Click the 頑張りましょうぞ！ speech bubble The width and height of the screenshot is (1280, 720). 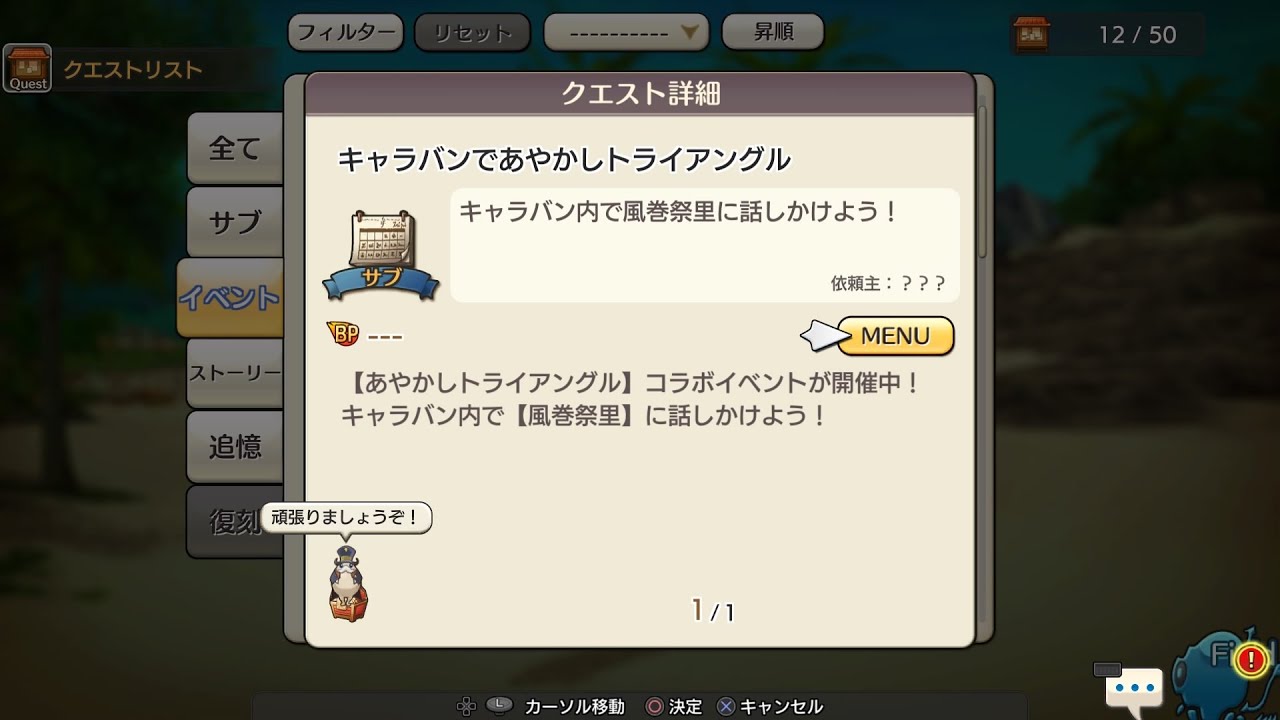(x=346, y=518)
